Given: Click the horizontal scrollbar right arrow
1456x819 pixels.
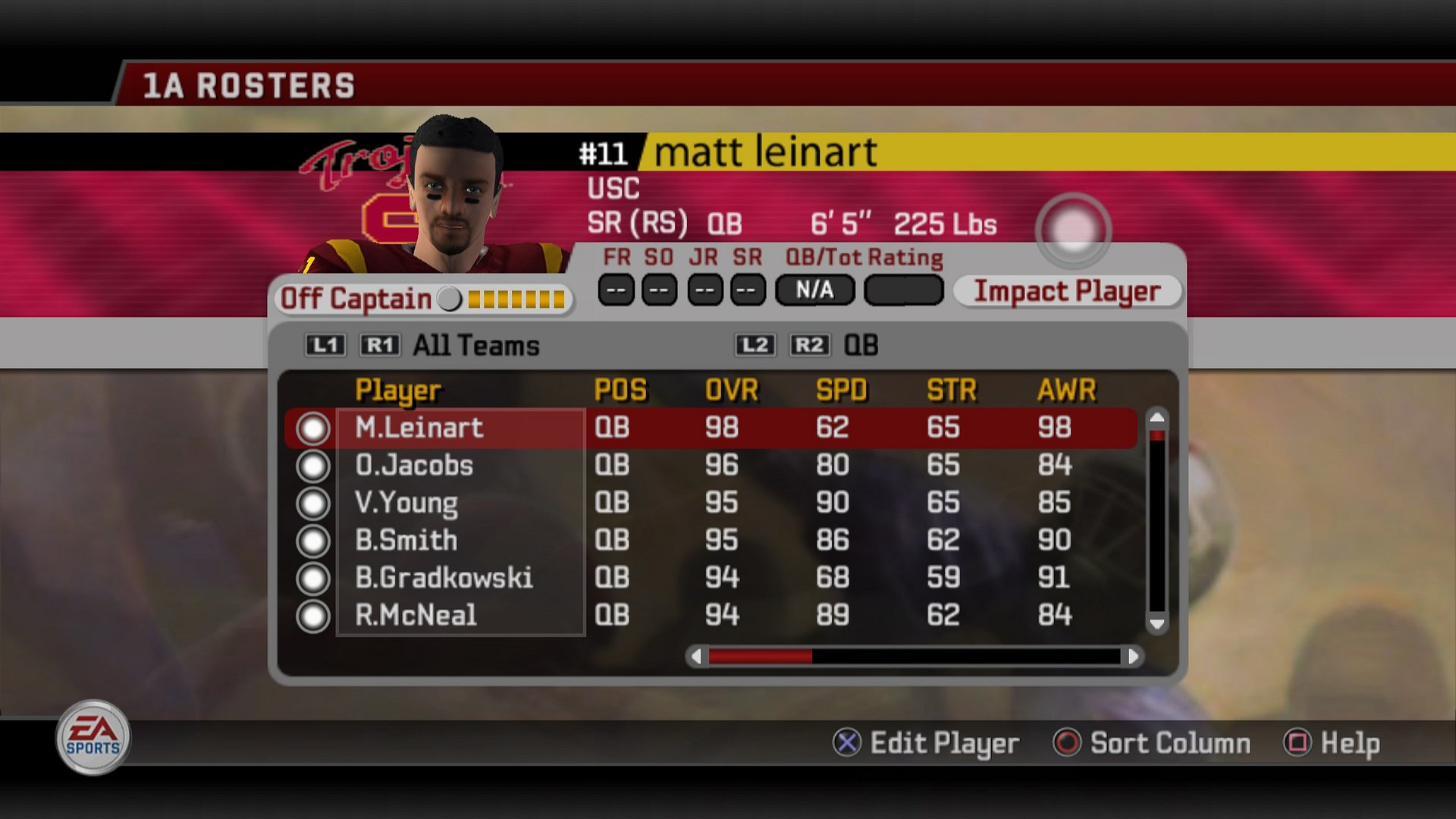Looking at the screenshot, I should coord(1133,656).
